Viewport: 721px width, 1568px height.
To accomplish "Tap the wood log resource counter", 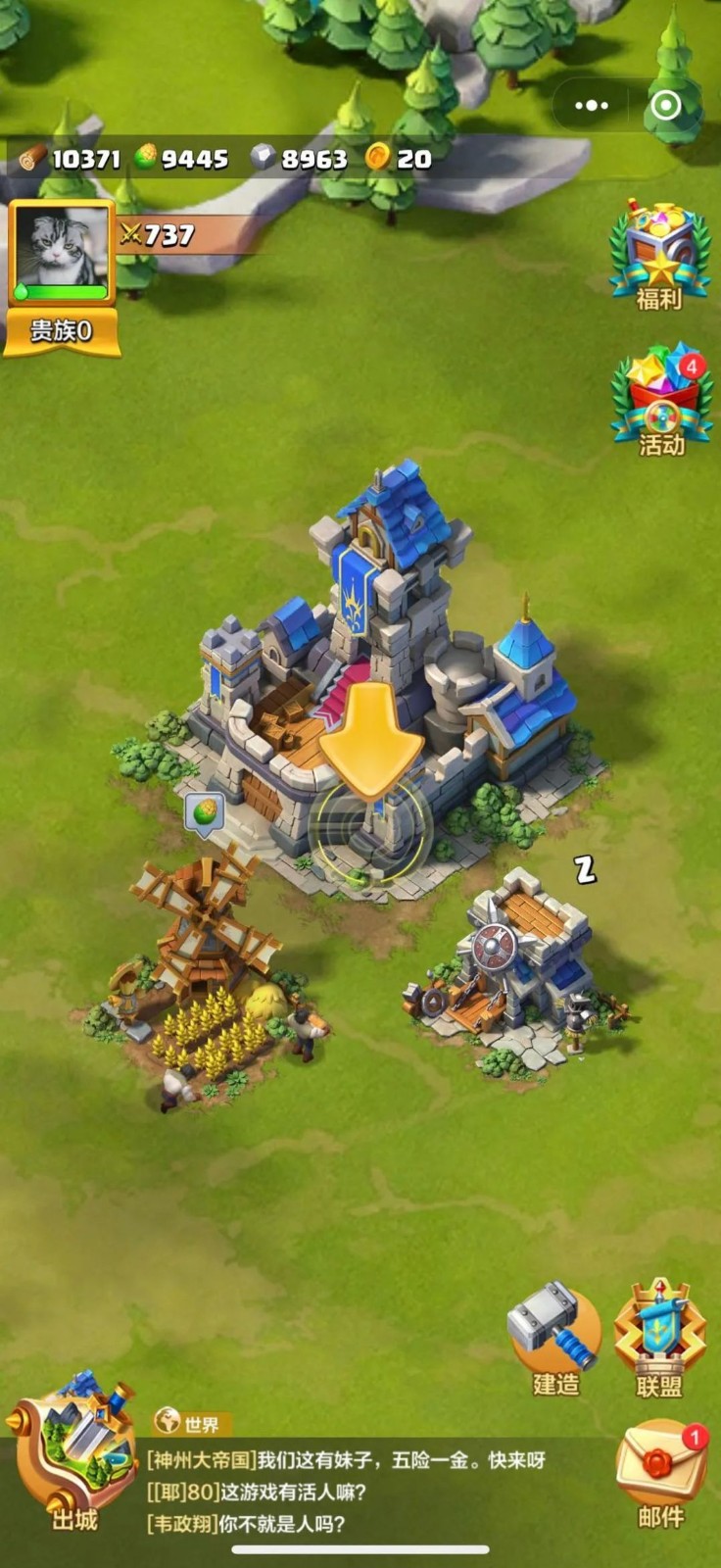I will pyautogui.click(x=71, y=158).
